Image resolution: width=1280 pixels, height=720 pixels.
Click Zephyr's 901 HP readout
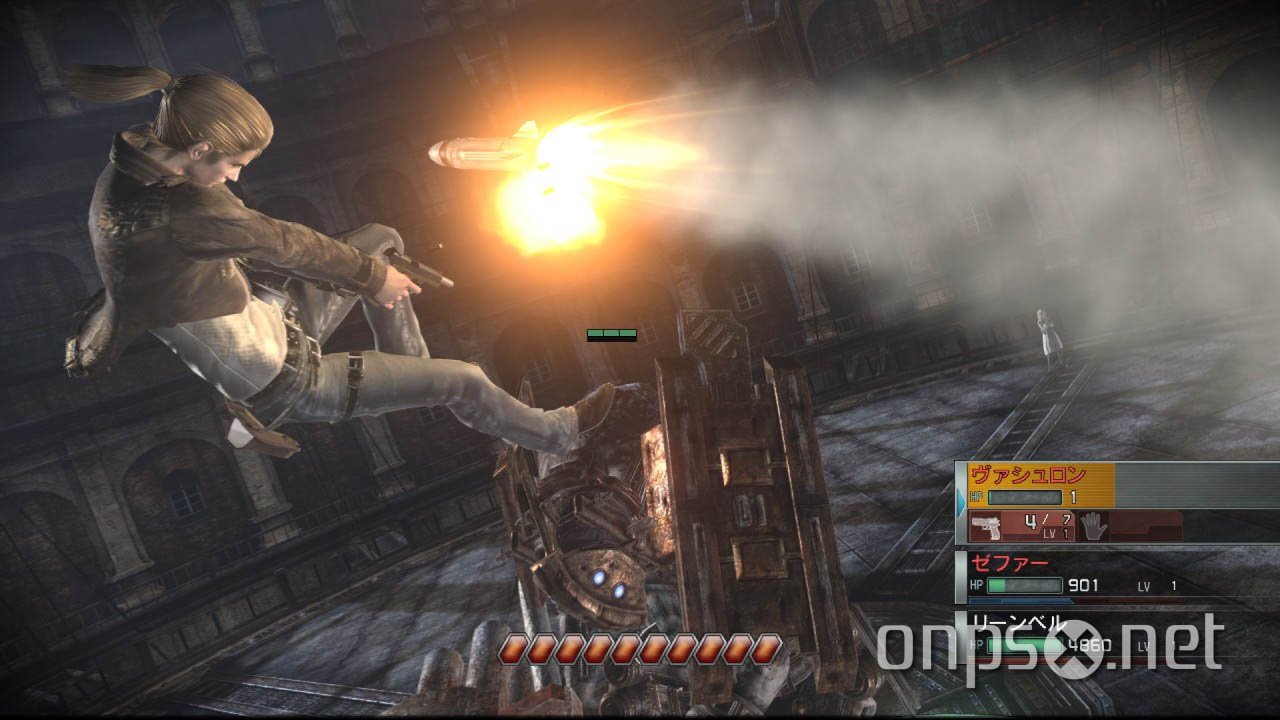coord(1082,585)
